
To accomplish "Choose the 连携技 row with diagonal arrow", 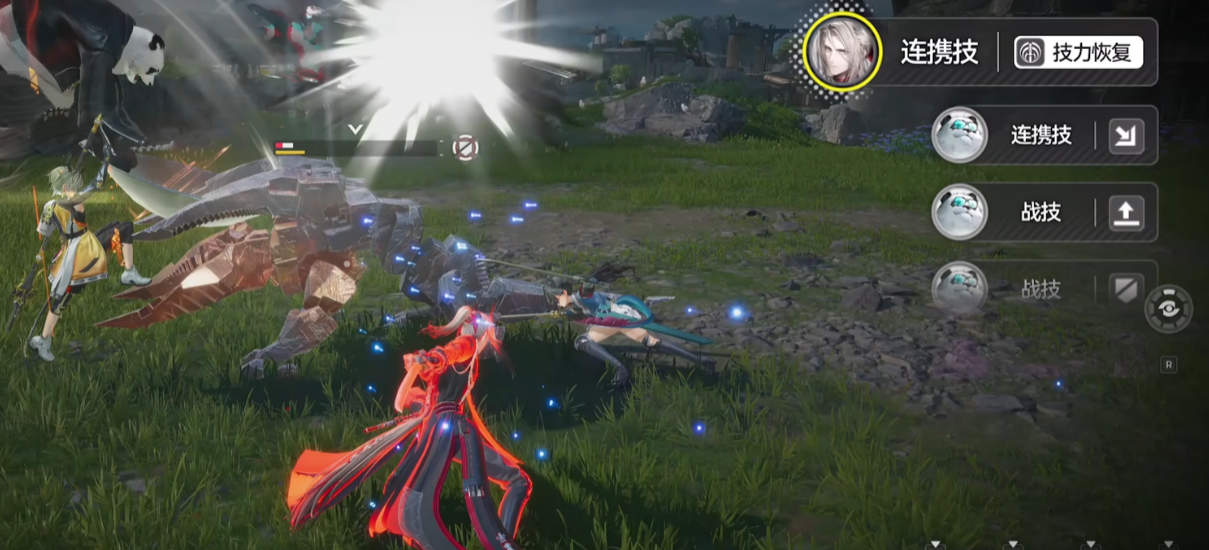I will pyautogui.click(x=1042, y=136).
